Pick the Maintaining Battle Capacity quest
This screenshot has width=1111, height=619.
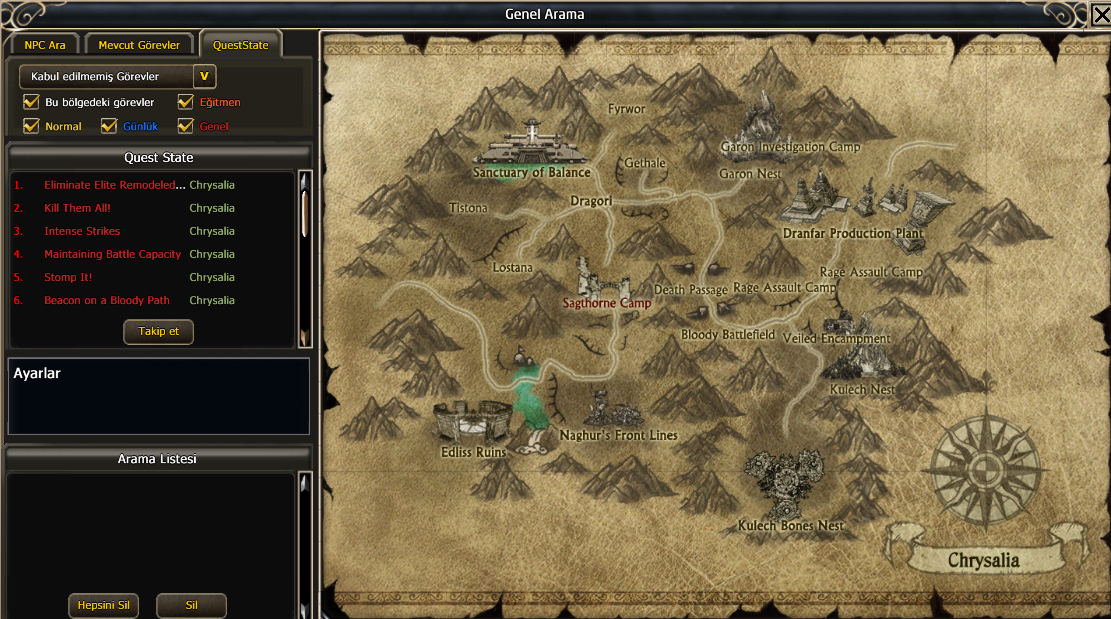coord(112,254)
